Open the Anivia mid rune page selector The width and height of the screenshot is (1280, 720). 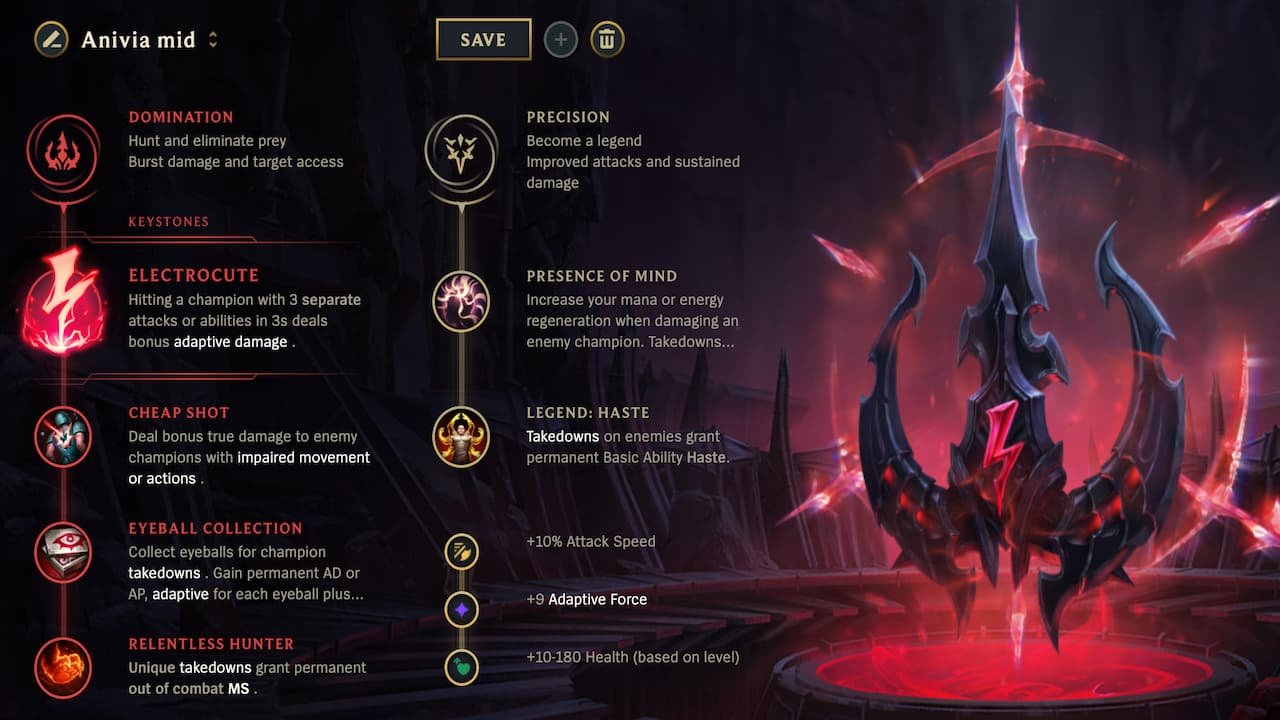137,39
